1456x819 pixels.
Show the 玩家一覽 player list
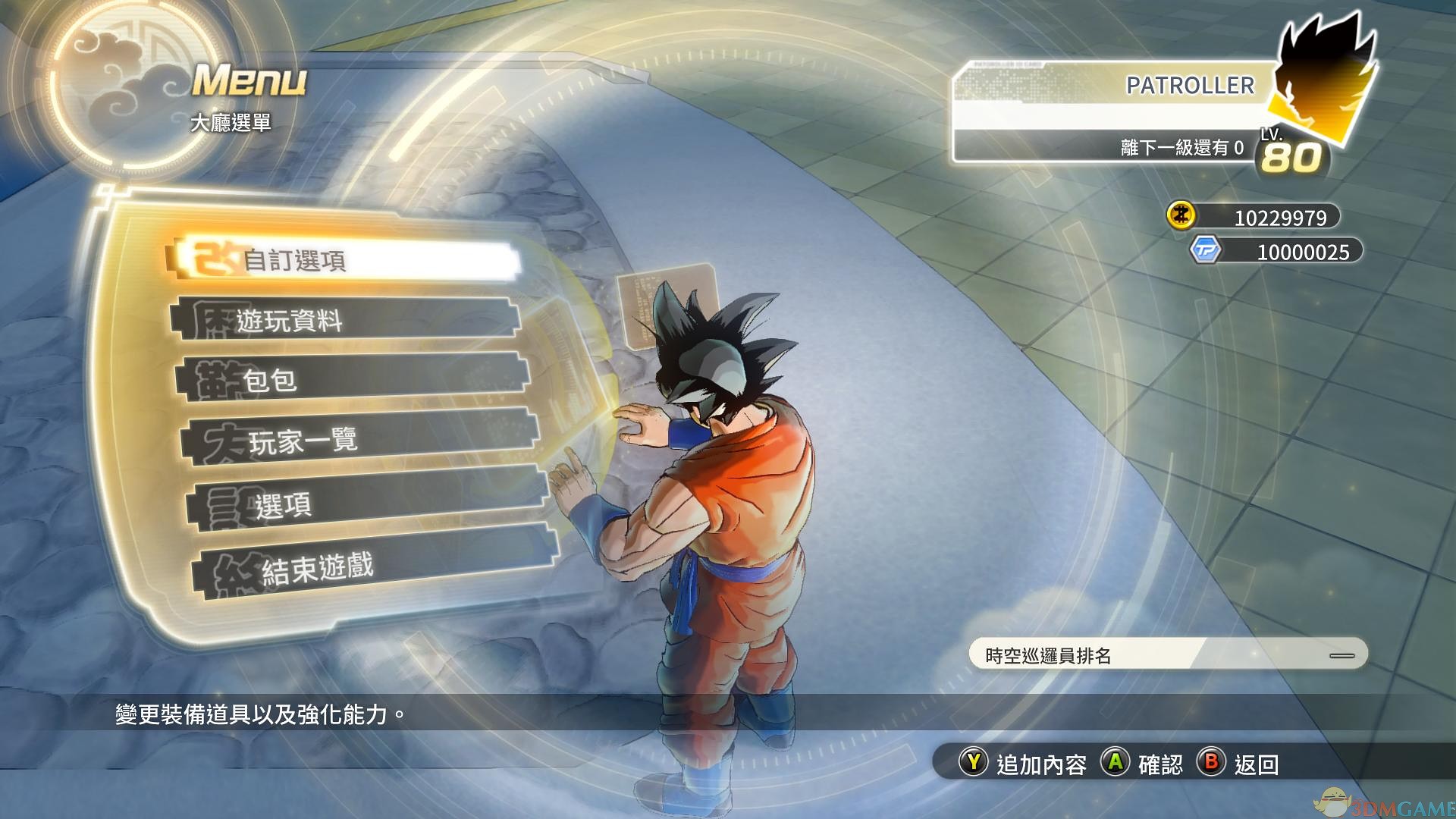click(360, 439)
